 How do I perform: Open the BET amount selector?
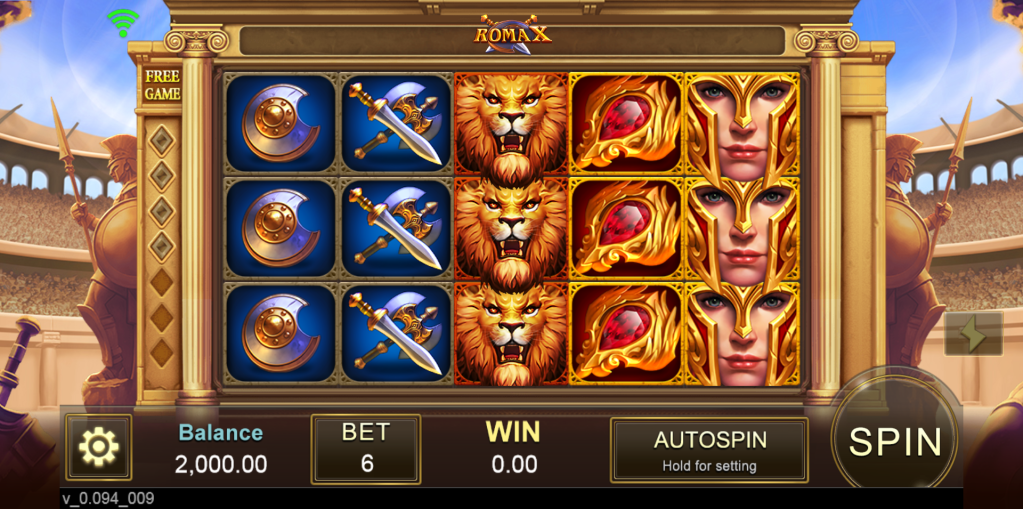click(x=365, y=449)
